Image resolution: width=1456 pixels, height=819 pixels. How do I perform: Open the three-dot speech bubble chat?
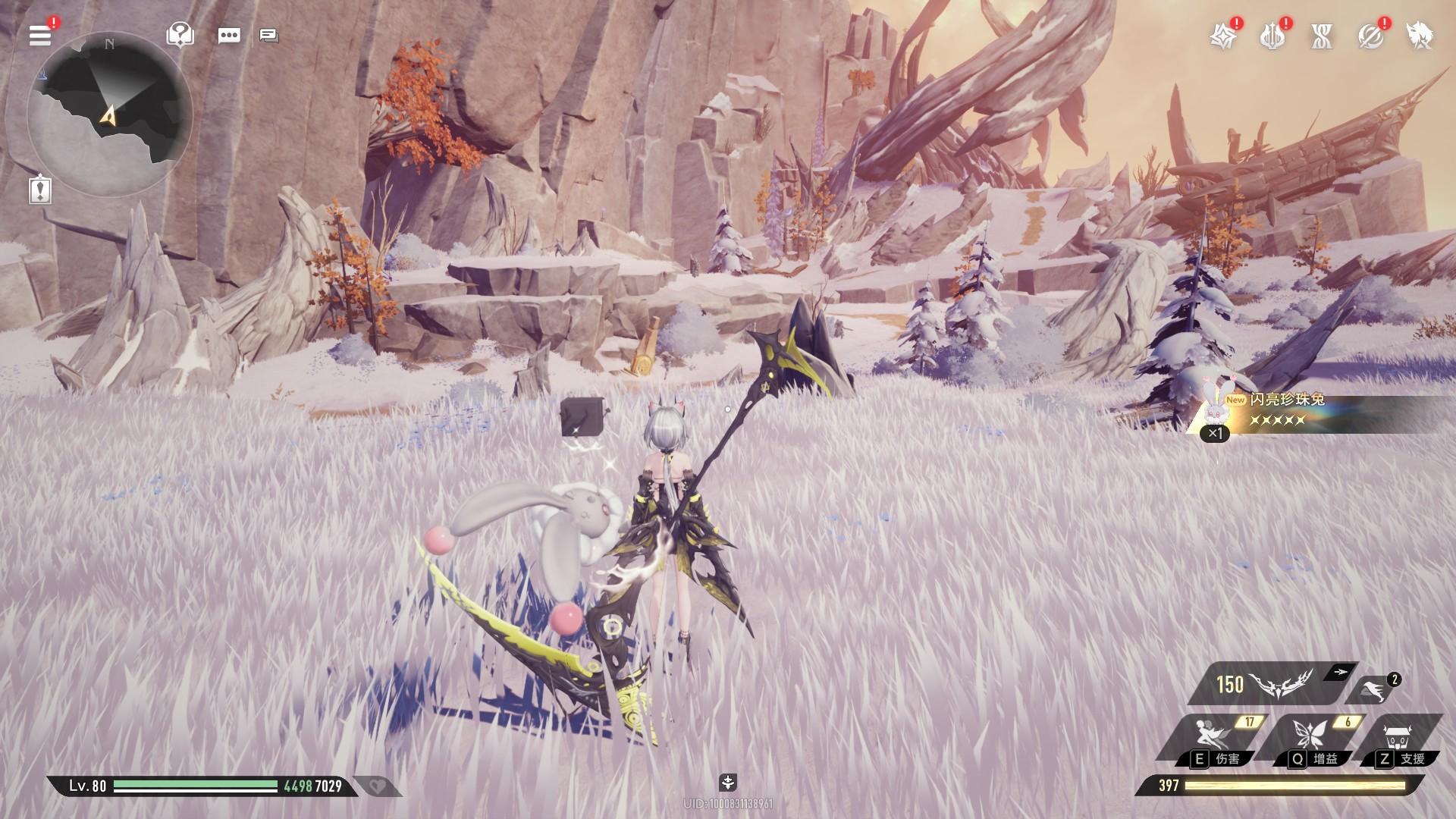click(x=228, y=36)
